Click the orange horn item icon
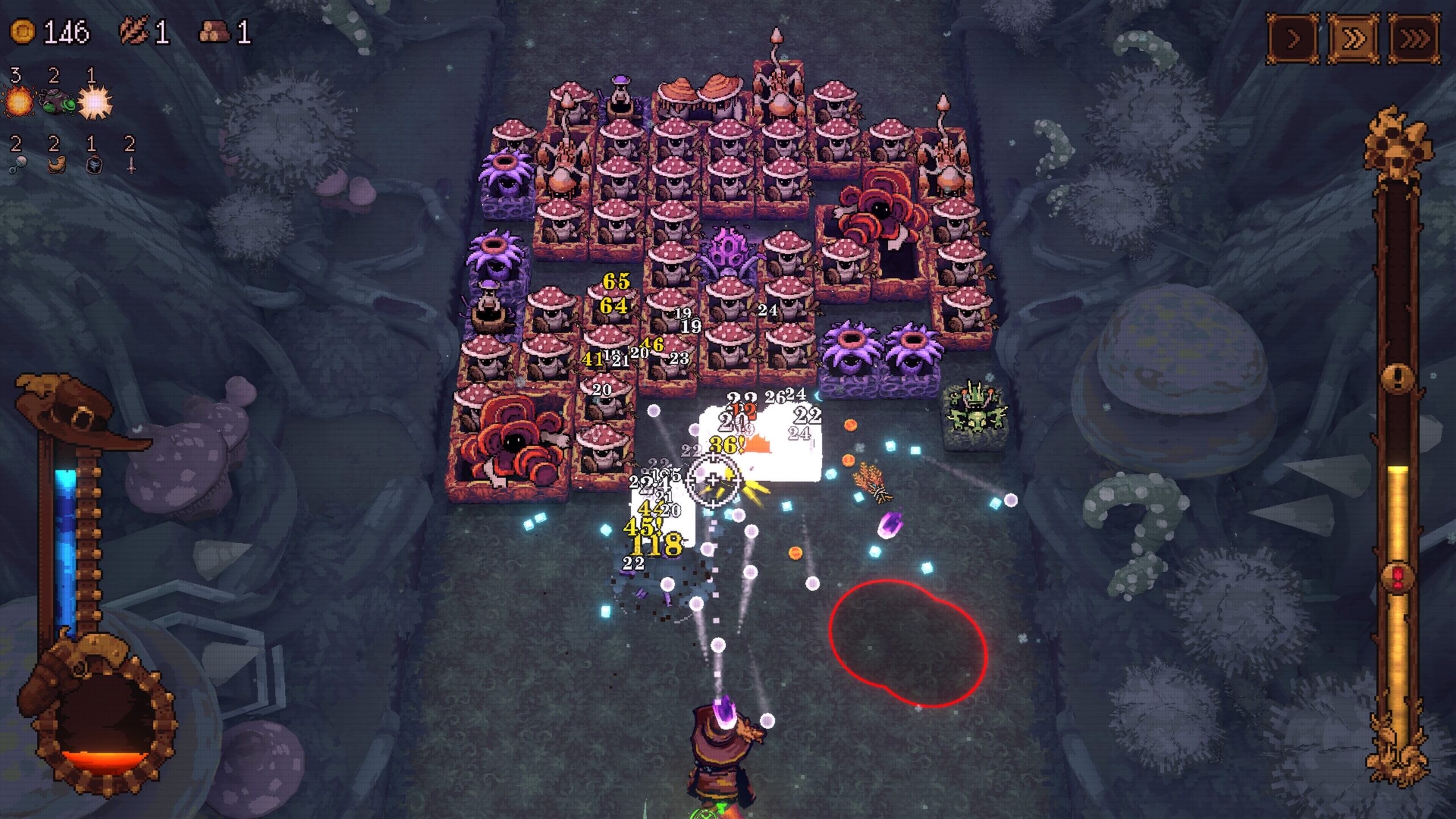Viewport: 1456px width, 819px height. click(x=56, y=164)
